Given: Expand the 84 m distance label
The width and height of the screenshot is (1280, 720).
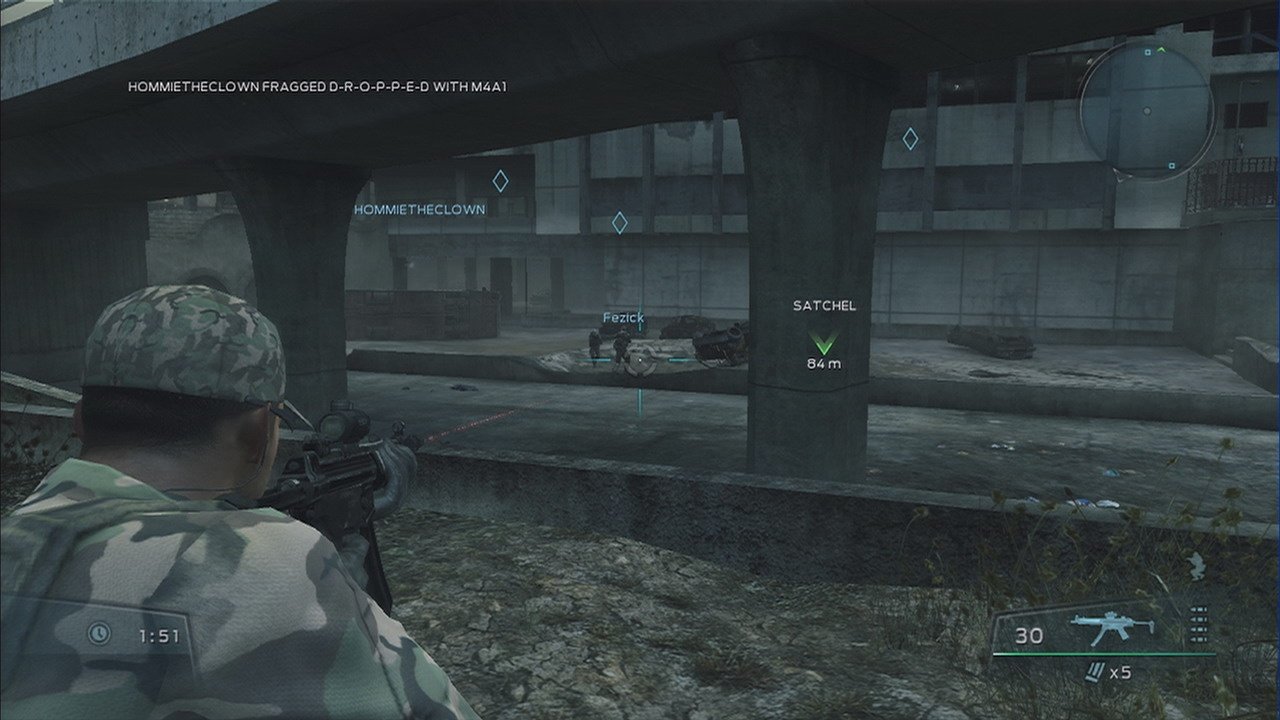Looking at the screenshot, I should [x=826, y=362].
